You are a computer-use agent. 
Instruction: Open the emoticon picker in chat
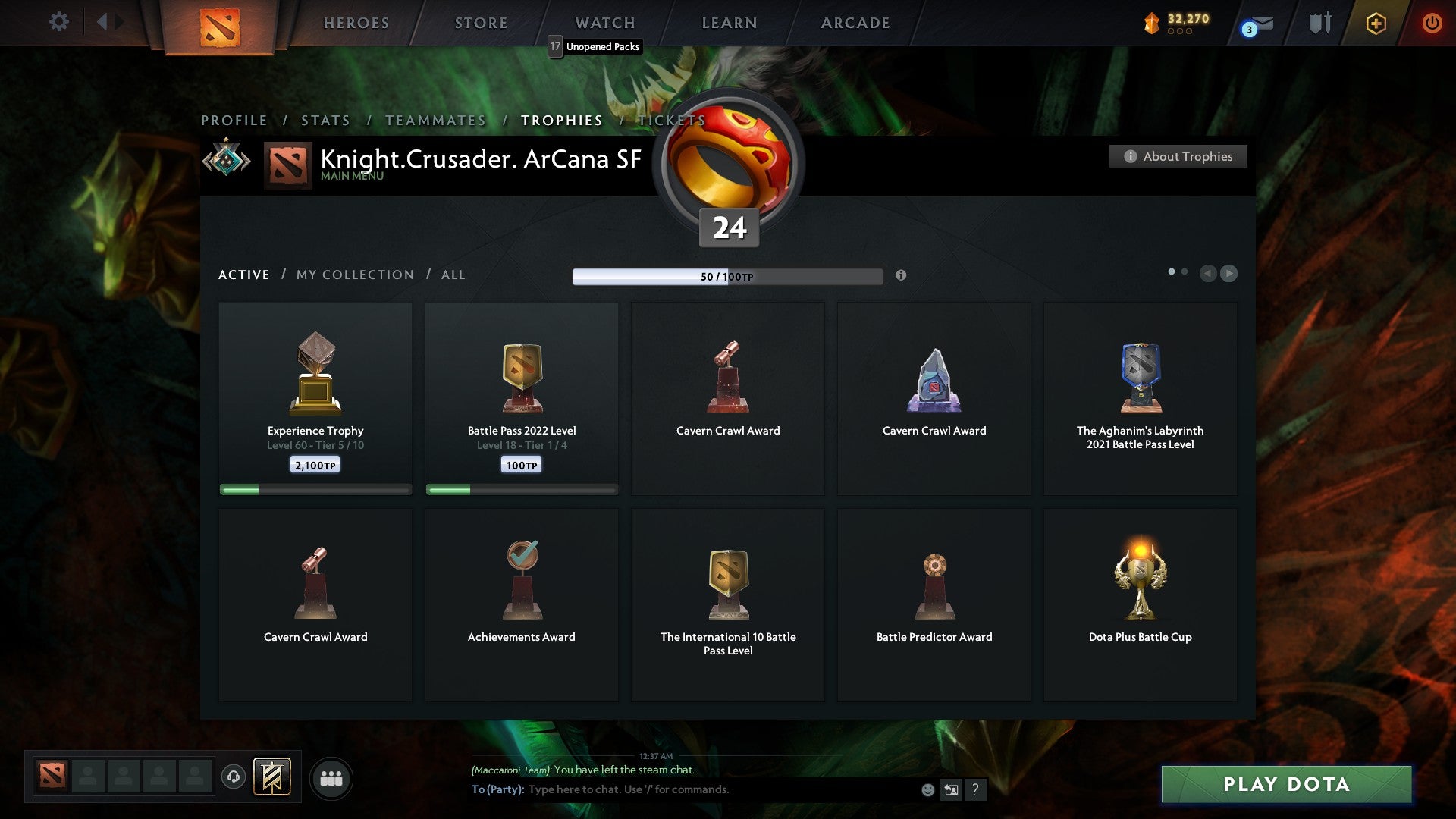tap(928, 789)
